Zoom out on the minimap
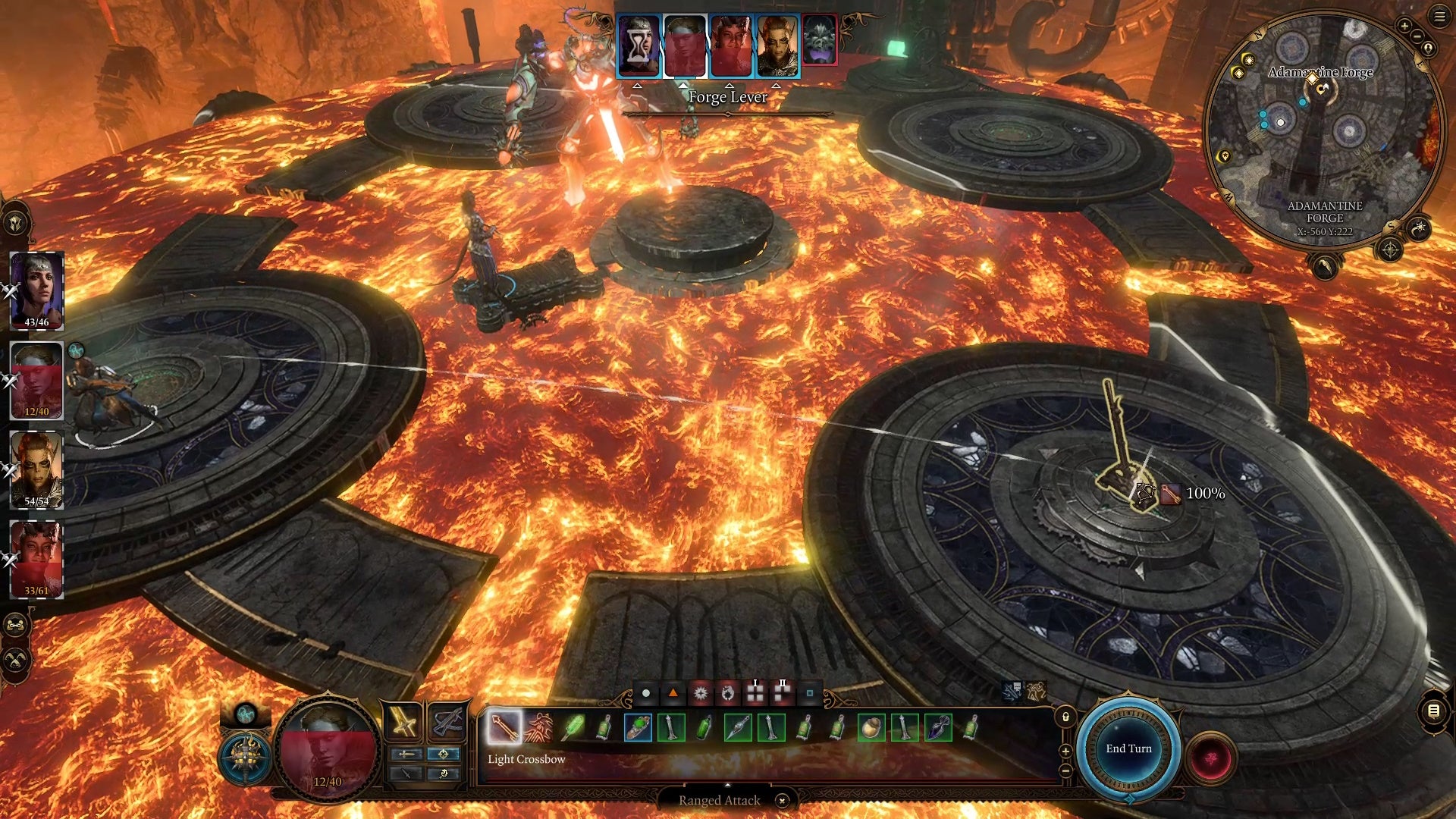Viewport: 1456px width, 819px height. (1417, 36)
